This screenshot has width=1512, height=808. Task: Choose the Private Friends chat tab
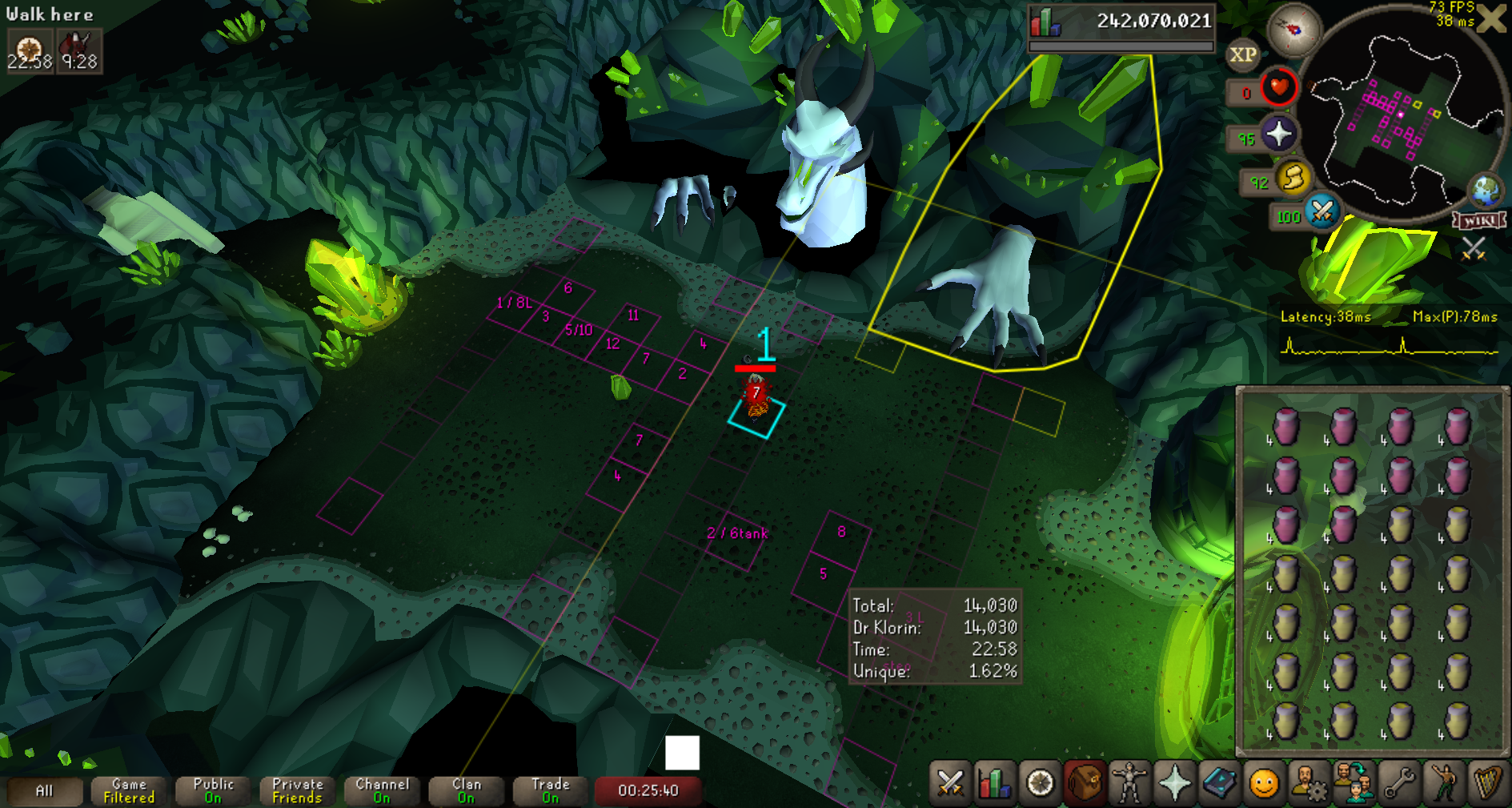[297, 791]
